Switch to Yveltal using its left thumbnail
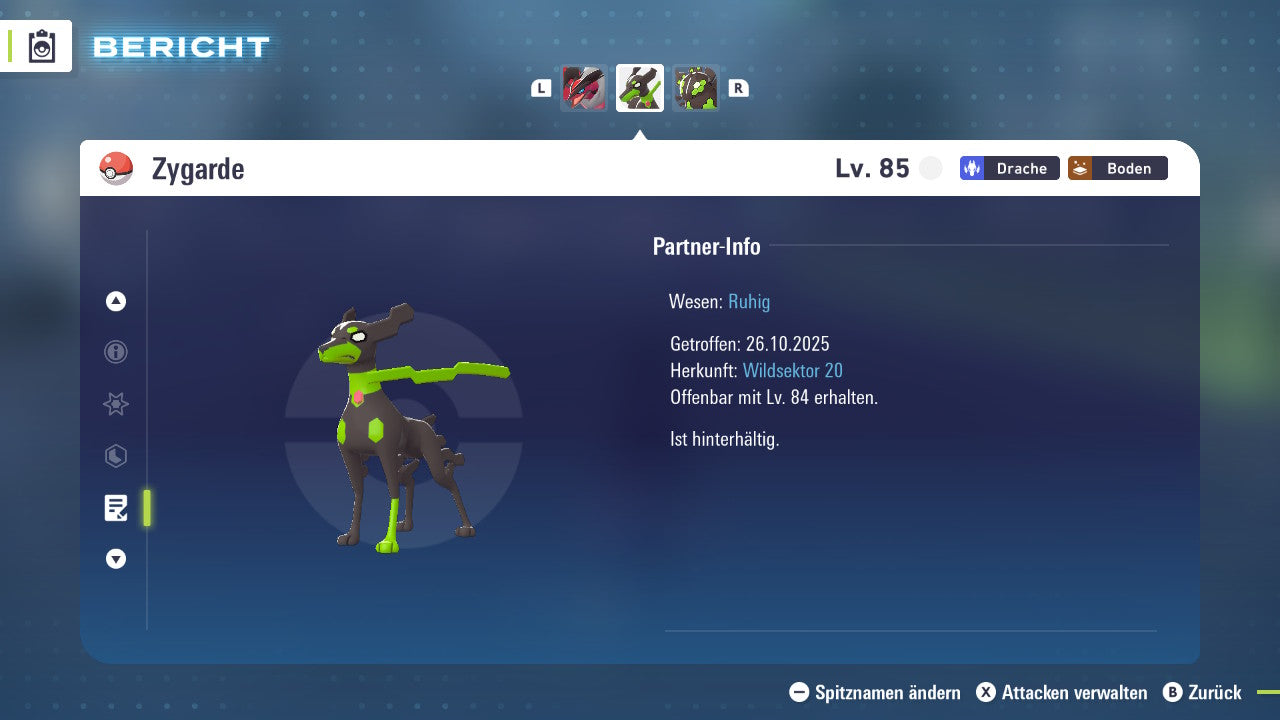The width and height of the screenshot is (1280, 720). (x=584, y=88)
